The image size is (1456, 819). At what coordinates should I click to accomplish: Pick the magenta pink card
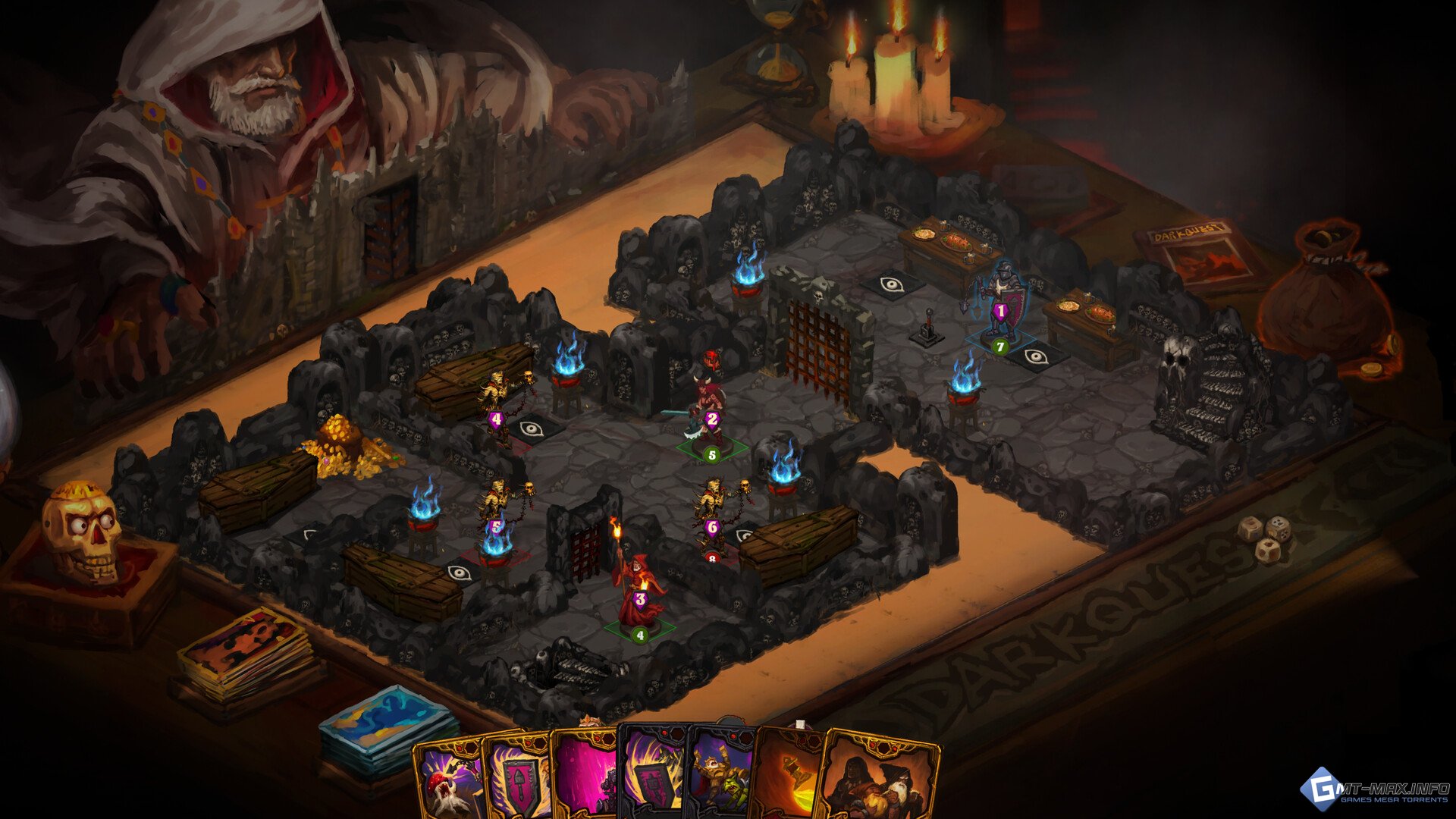(585, 781)
